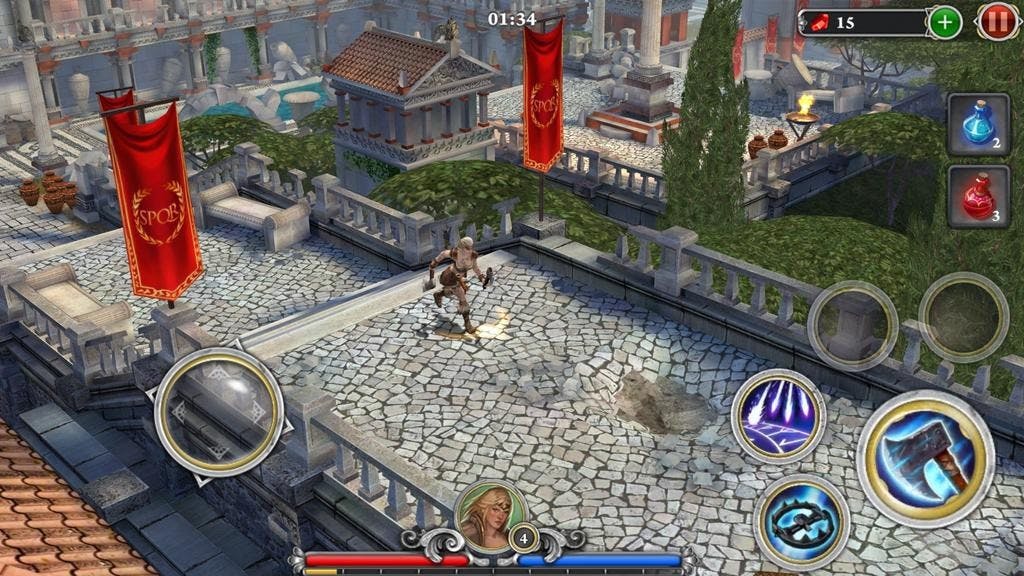
Task: Attack with the axe strike button
Action: (x=925, y=459)
